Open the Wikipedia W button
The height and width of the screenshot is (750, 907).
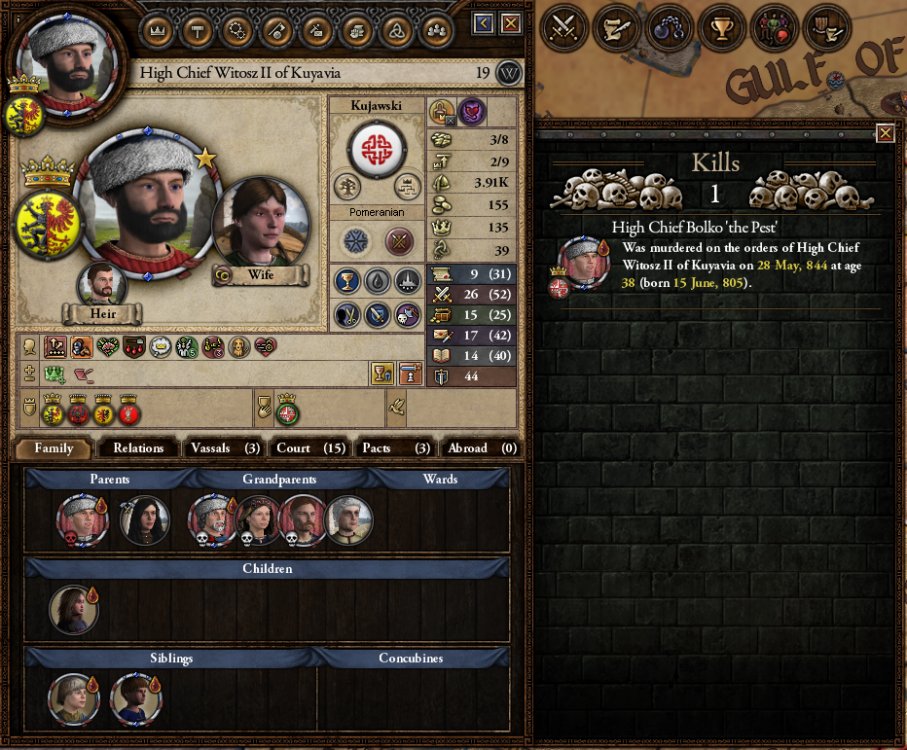click(509, 73)
